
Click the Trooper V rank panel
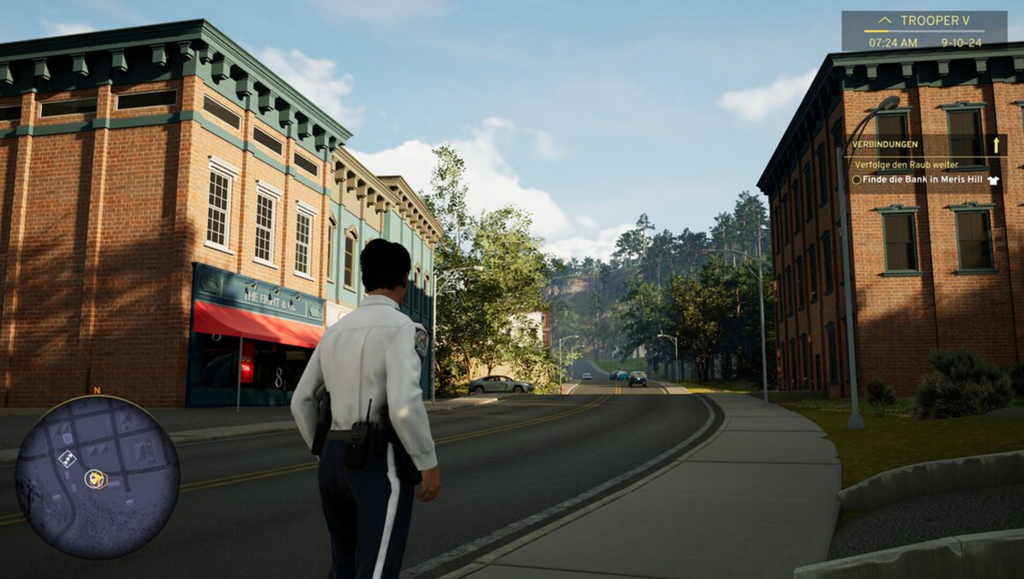[923, 30]
